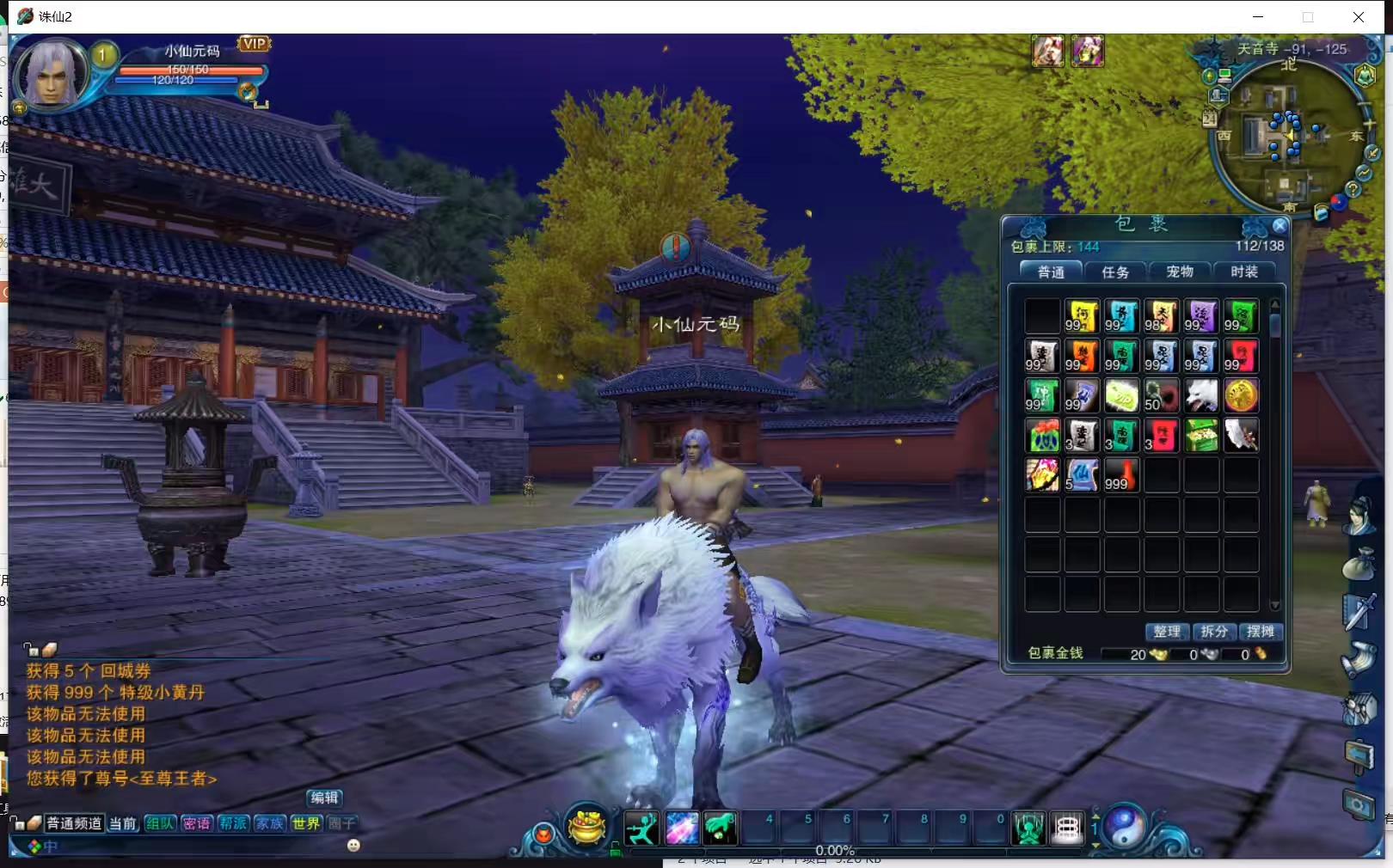Click the 拆分 split button
This screenshot has height=868, width=1393.
coord(1213,632)
